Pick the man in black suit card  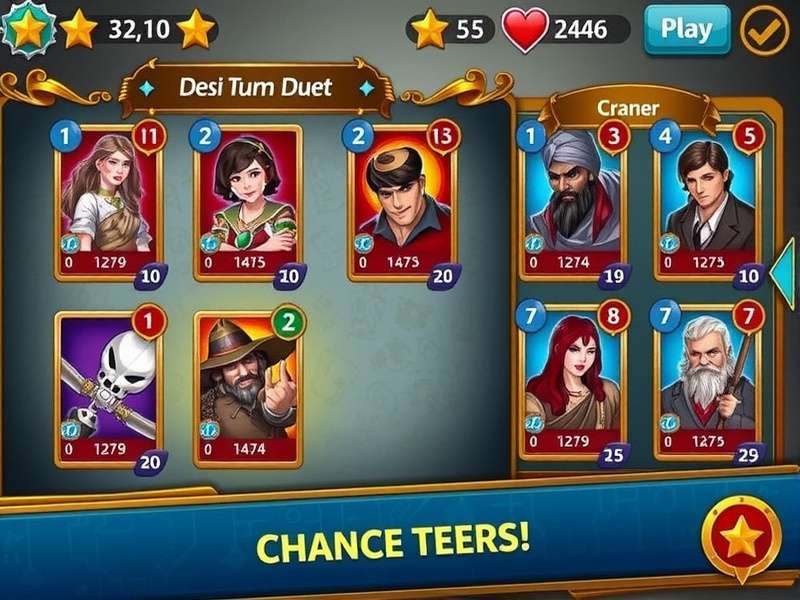tap(706, 201)
